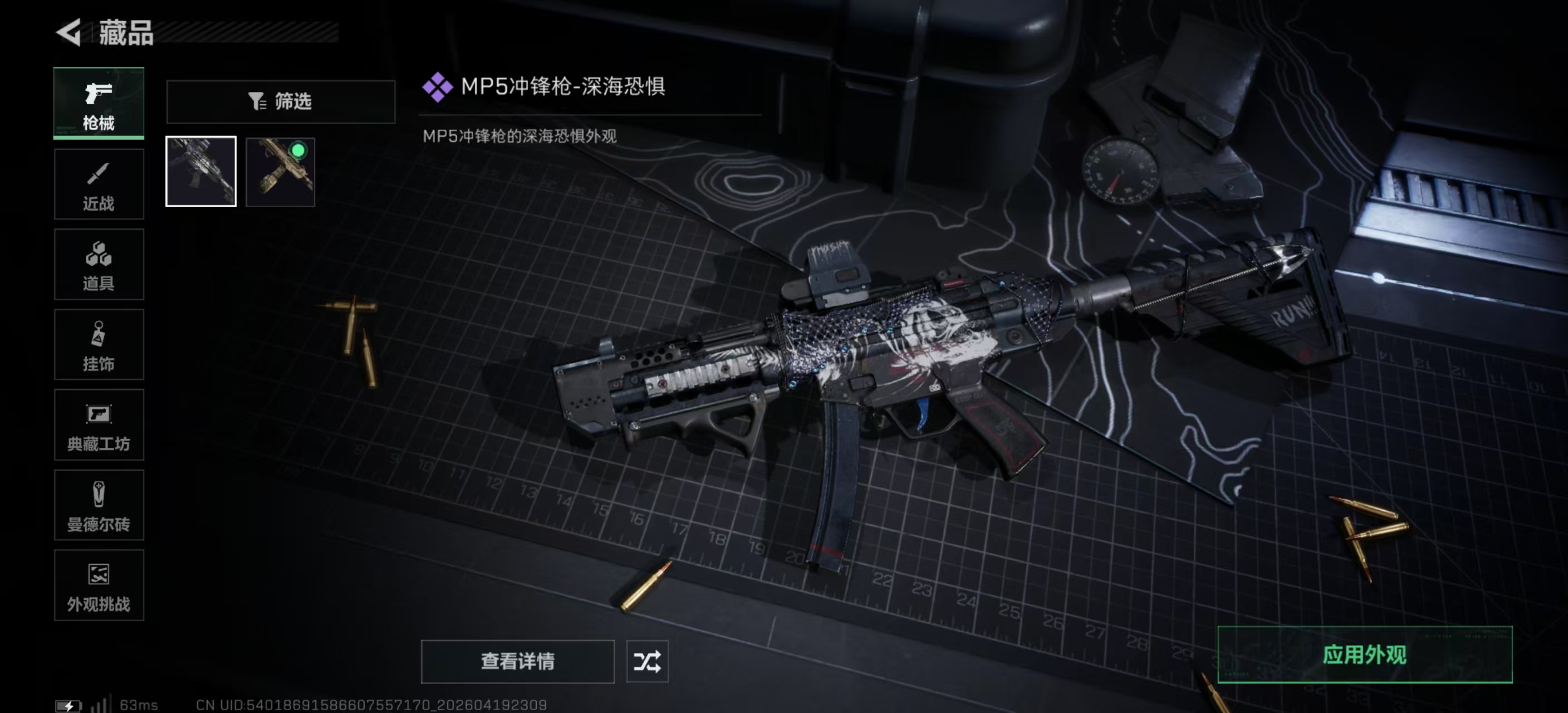Screen dimensions: 1568x713
Task: Select the first default MP5 skin thumbnail
Action: pyautogui.click(x=201, y=171)
